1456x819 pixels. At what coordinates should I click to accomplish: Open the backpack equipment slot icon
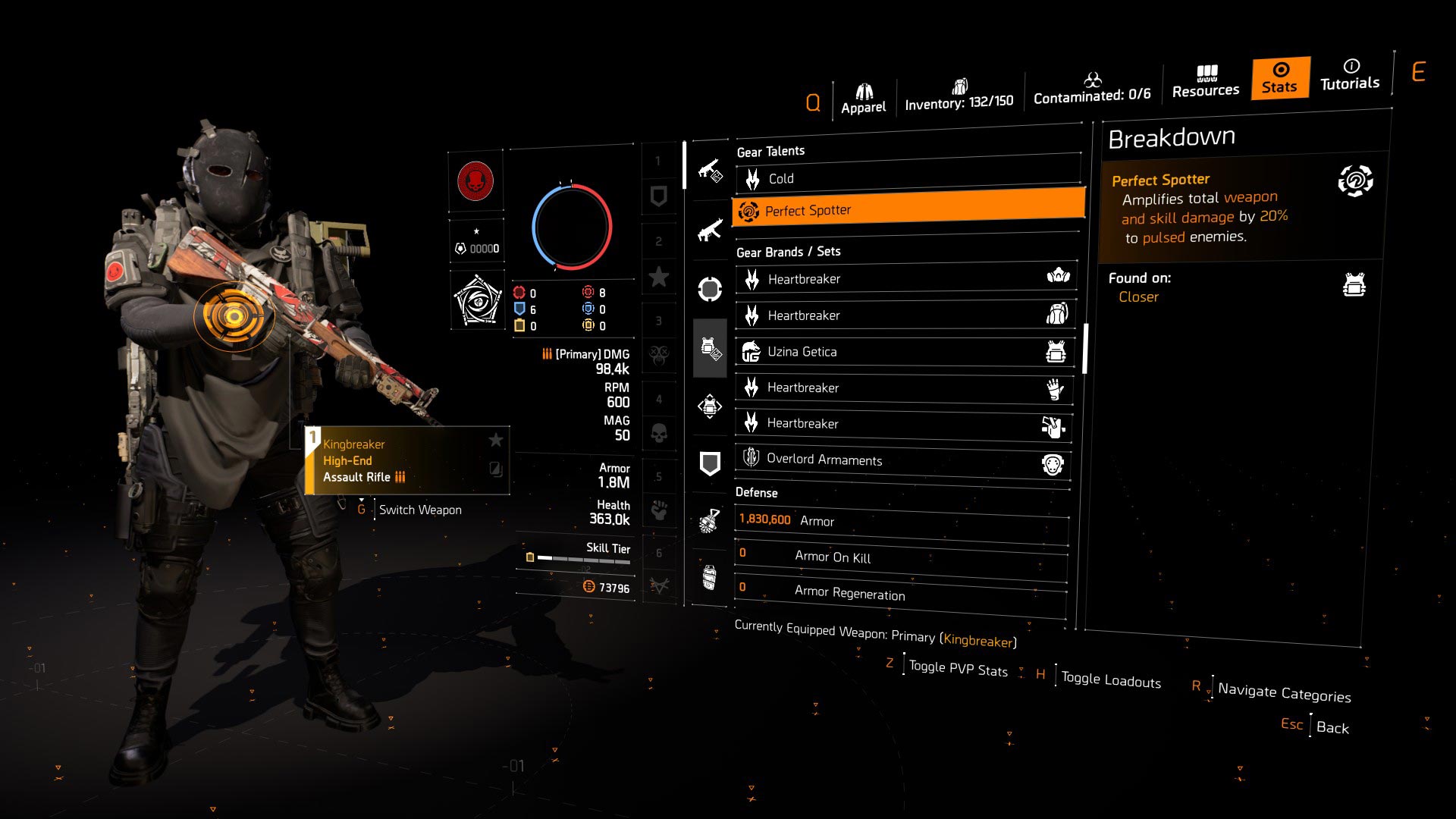tap(709, 406)
